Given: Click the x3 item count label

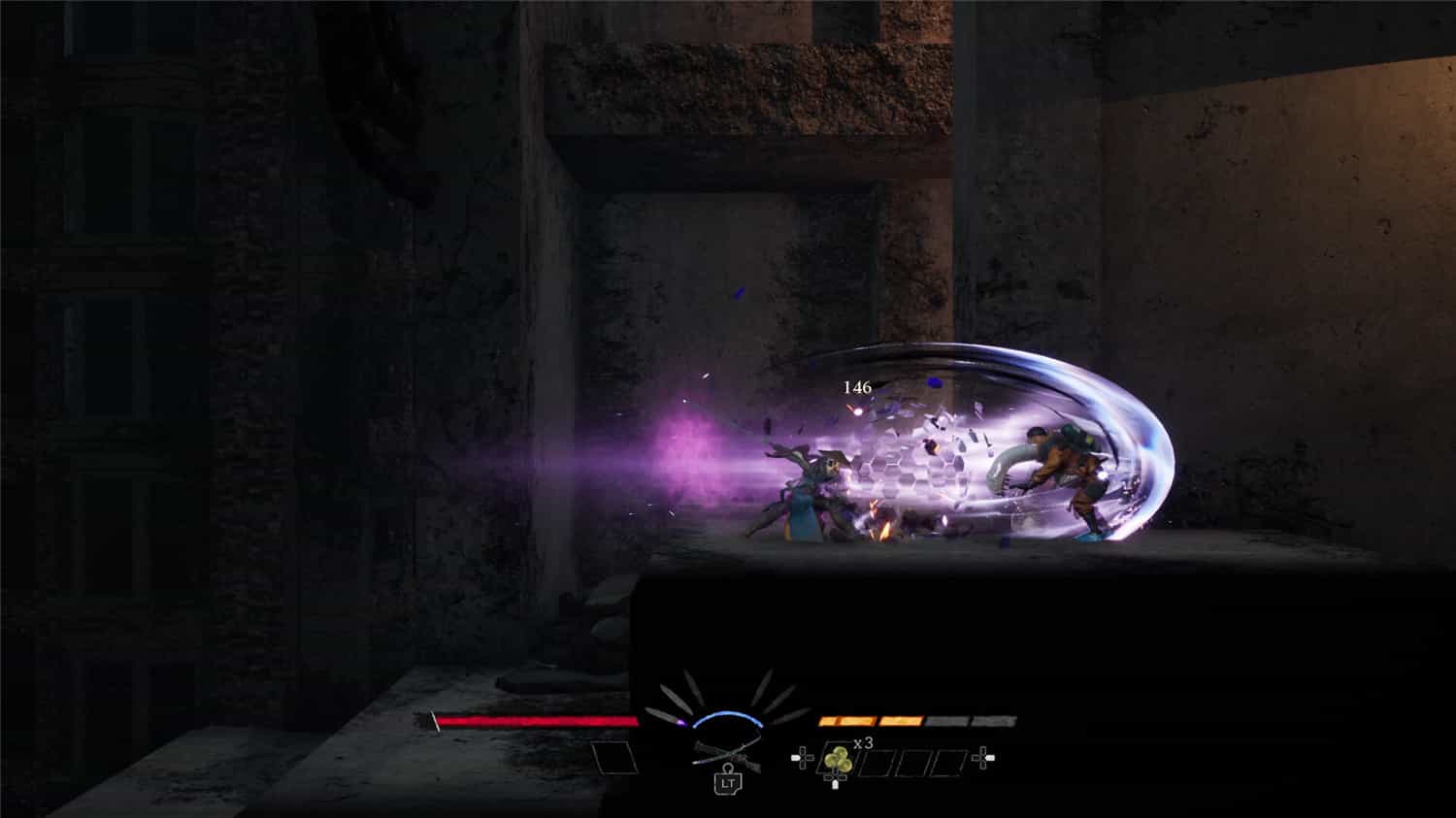Looking at the screenshot, I should (x=862, y=743).
